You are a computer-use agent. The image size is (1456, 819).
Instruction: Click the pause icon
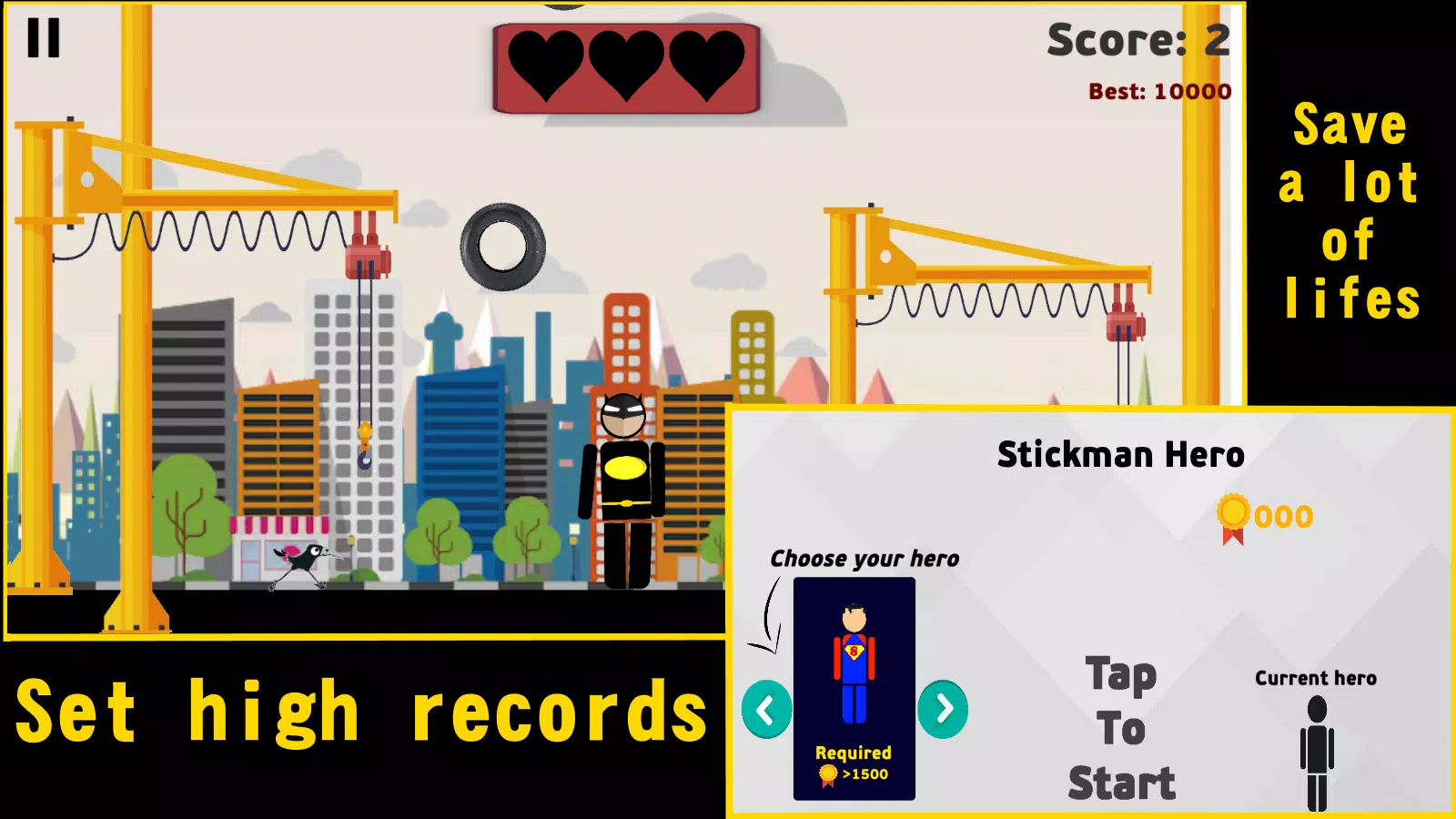(43, 38)
